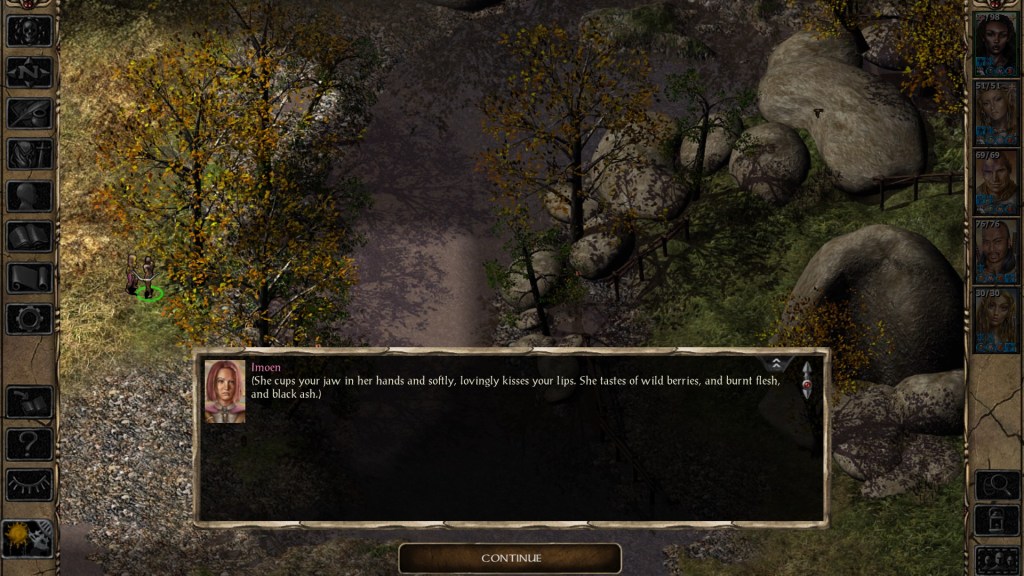Open the mage spellbook with the open book icon
The image size is (1024, 576).
pos(29,237)
